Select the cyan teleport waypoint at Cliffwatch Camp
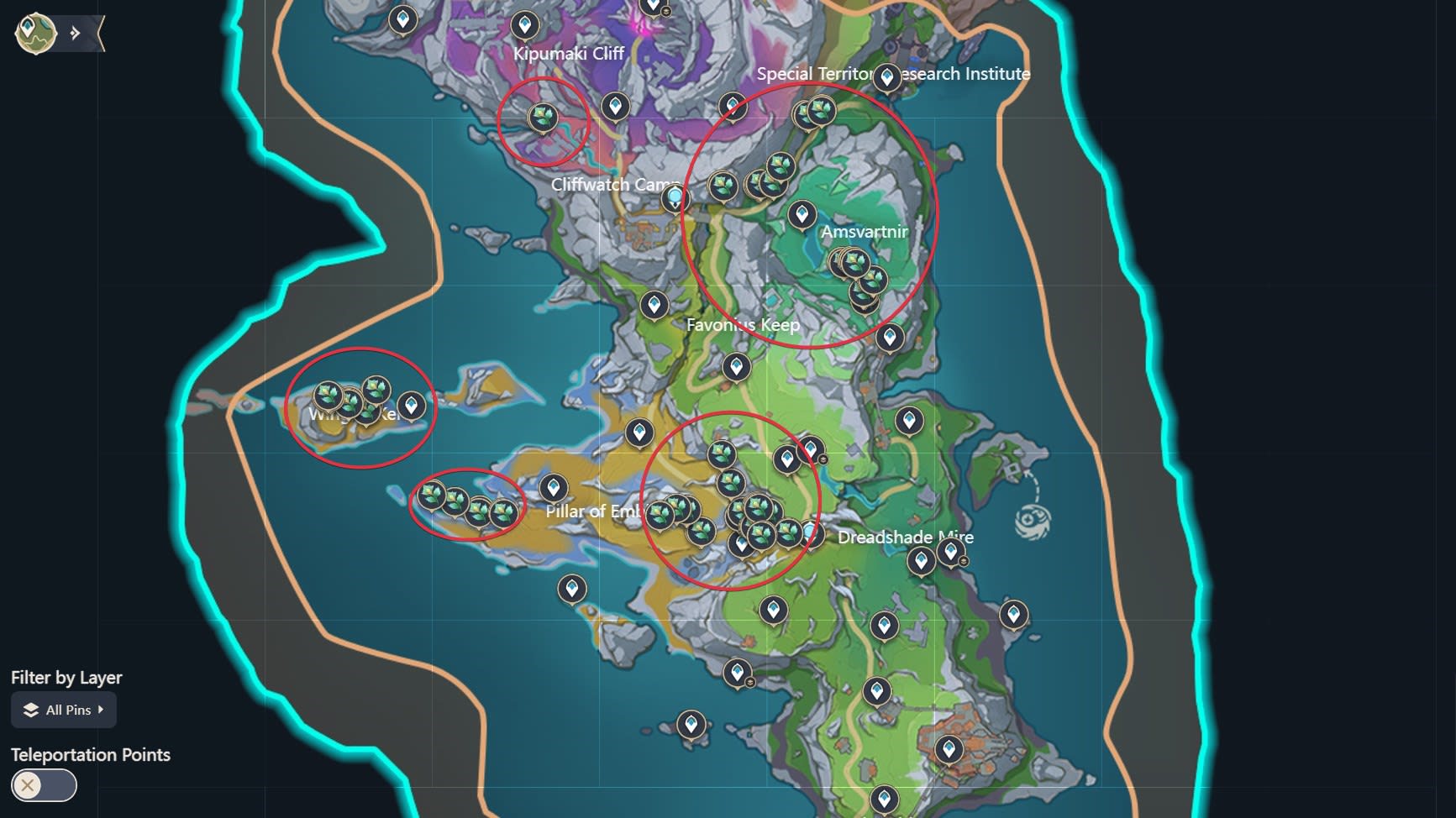The width and height of the screenshot is (1456, 818). pyautogui.click(x=676, y=195)
